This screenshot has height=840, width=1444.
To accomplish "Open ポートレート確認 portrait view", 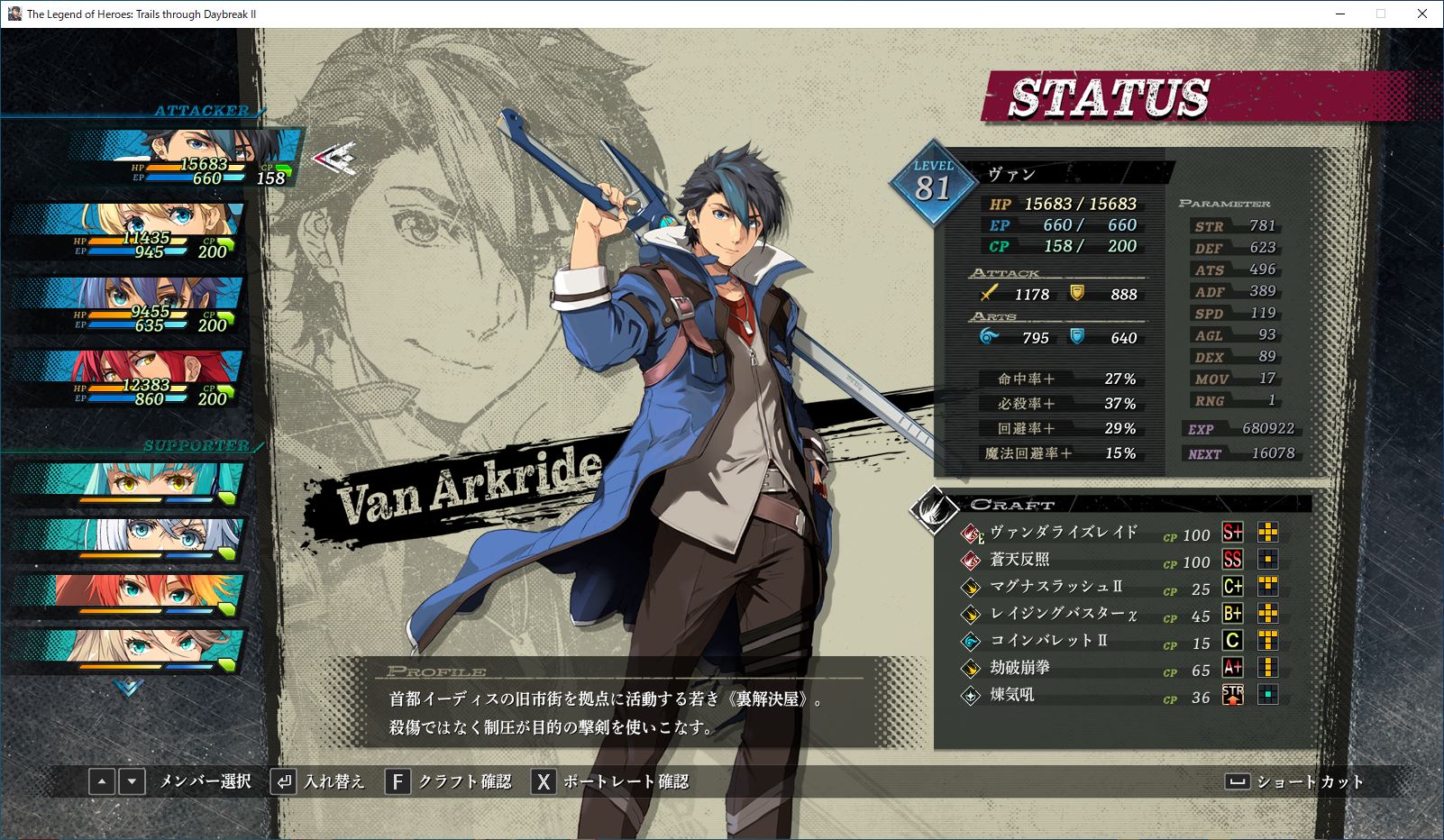I will 610,781.
